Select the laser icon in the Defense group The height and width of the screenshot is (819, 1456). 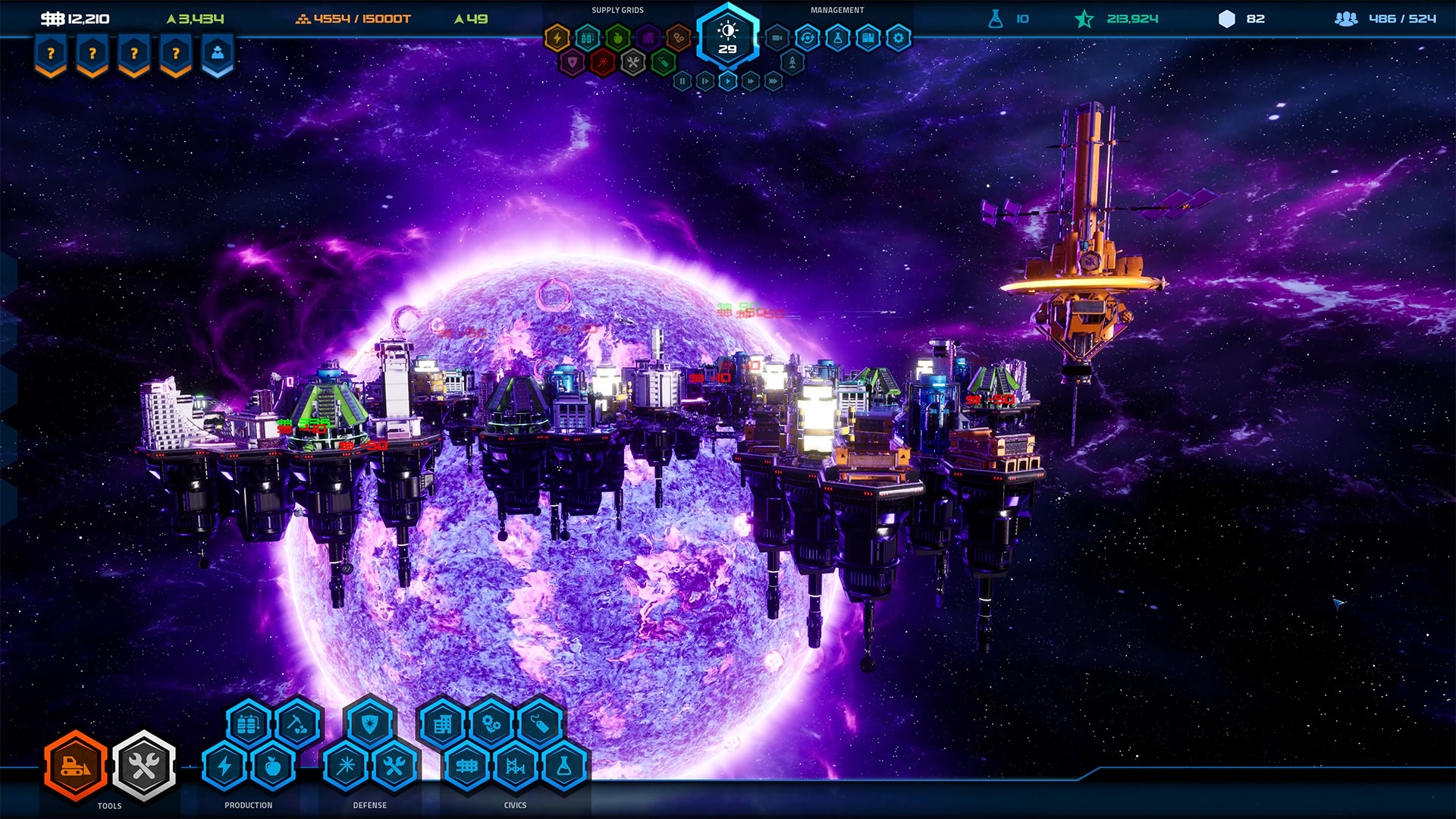coord(347,765)
